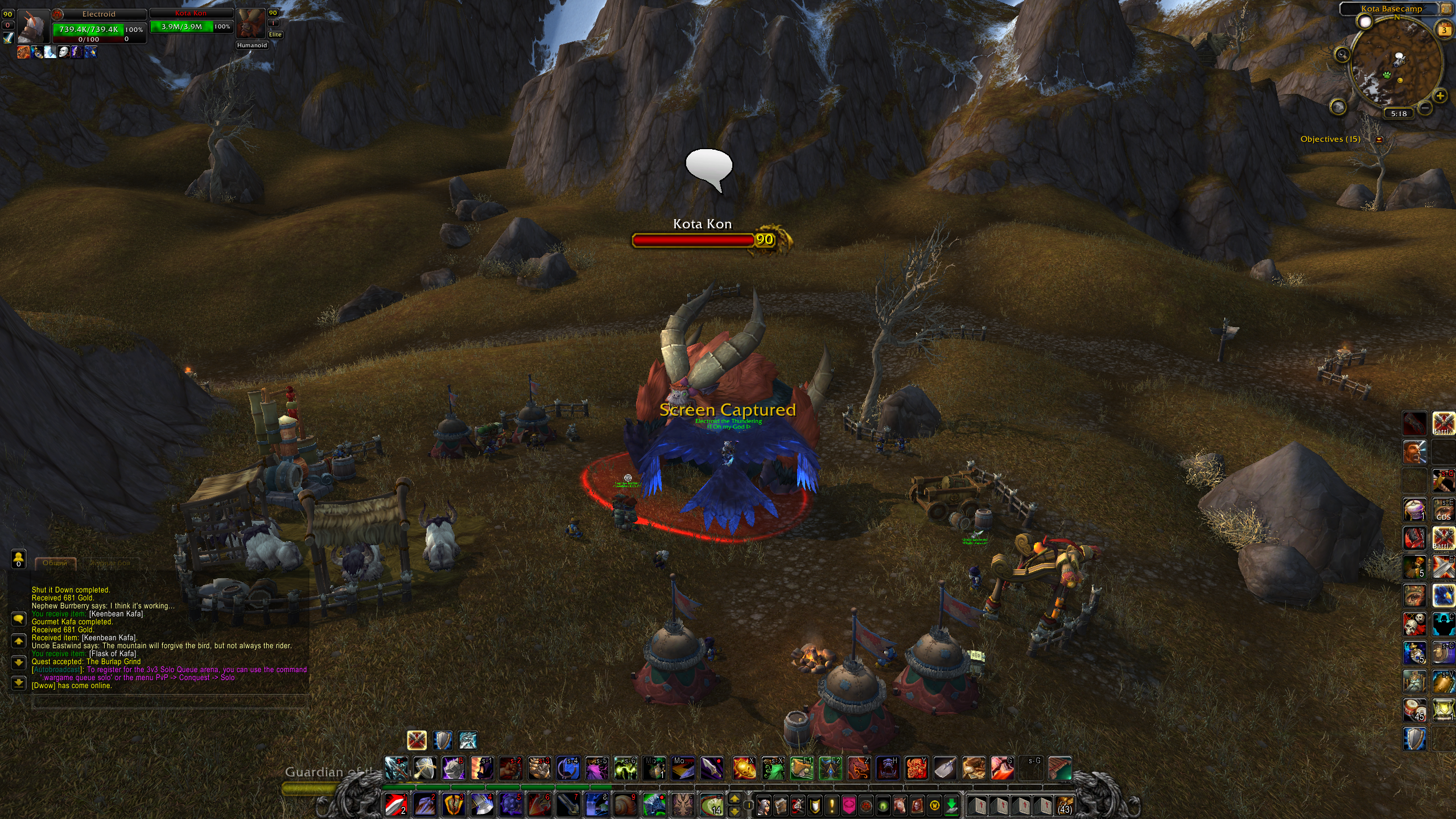Cast the spiked mace ability on slot 5

point(510,805)
